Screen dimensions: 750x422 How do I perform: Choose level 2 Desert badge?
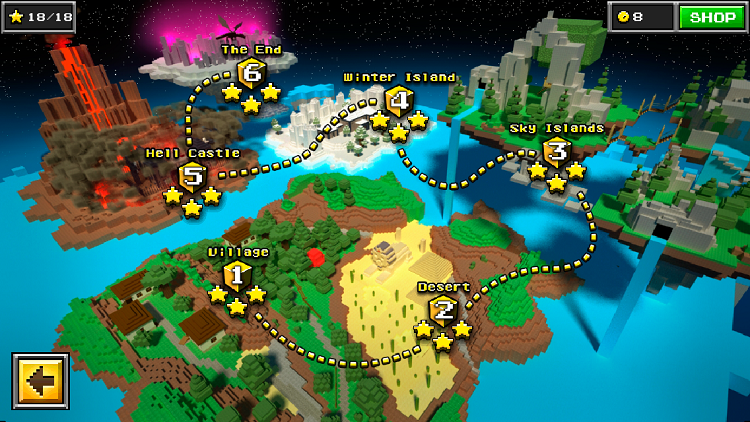click(443, 311)
